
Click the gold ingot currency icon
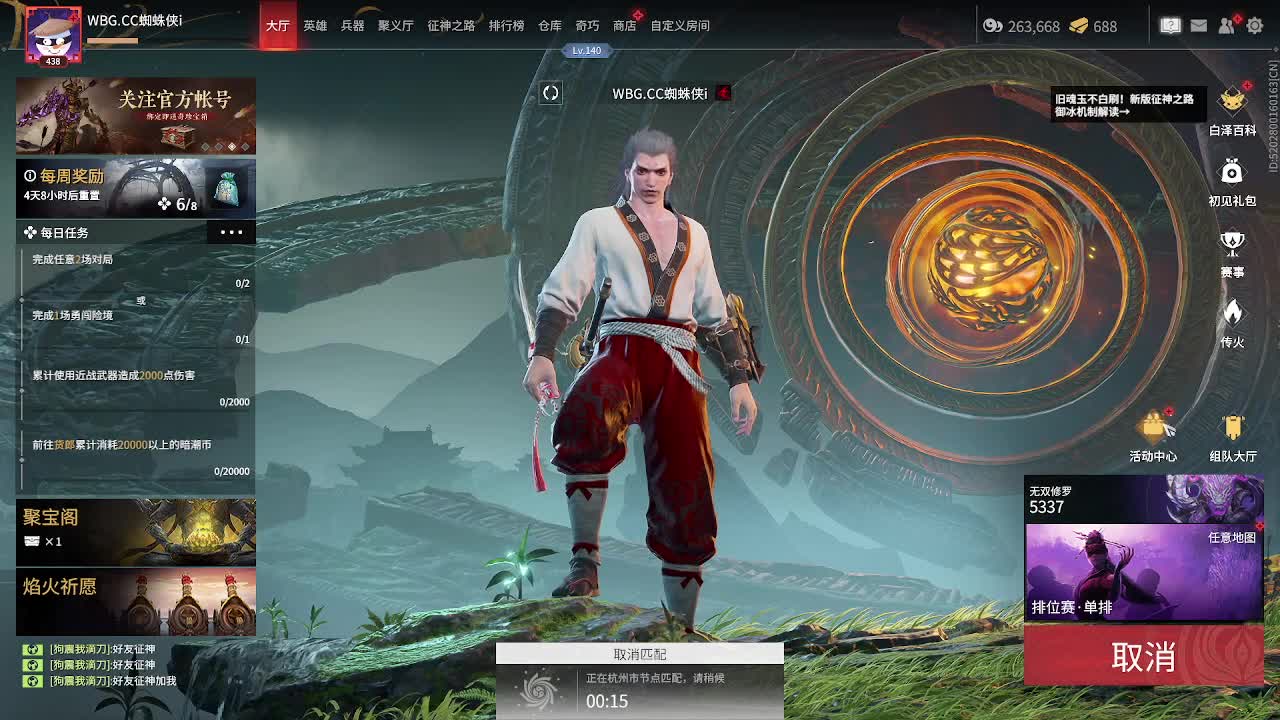pos(1078,28)
